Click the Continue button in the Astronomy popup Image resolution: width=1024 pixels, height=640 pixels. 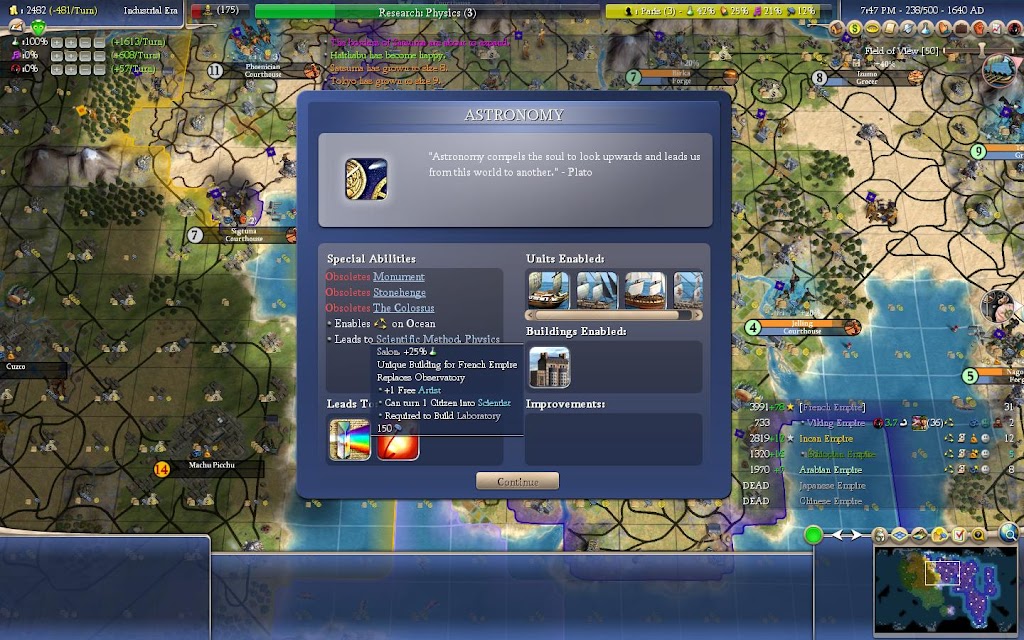[x=517, y=481]
